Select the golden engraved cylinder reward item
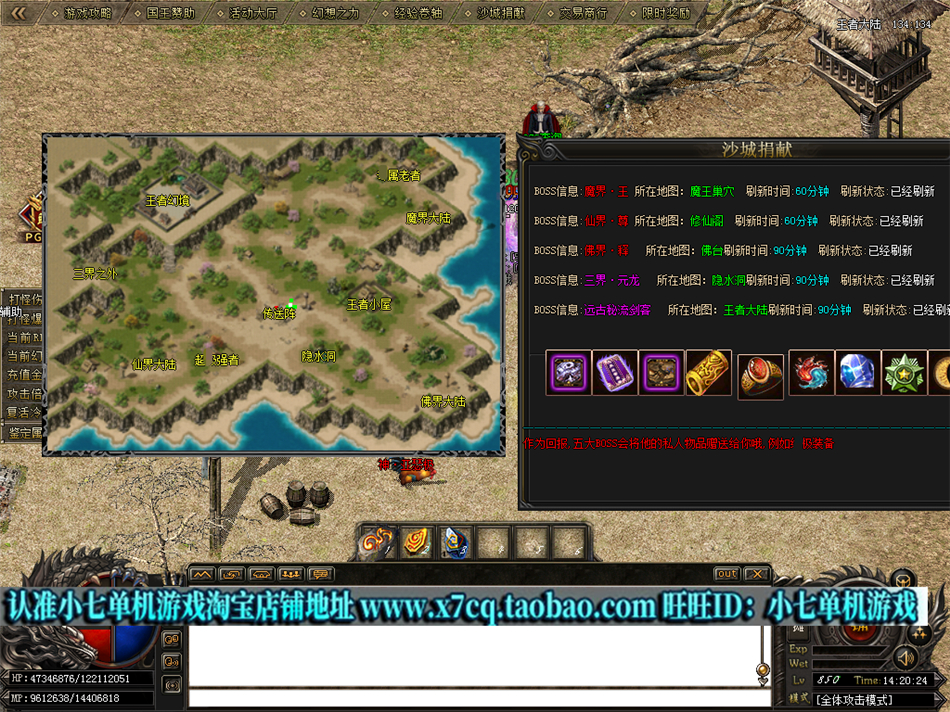Viewport: 950px width, 712px height. (709, 372)
